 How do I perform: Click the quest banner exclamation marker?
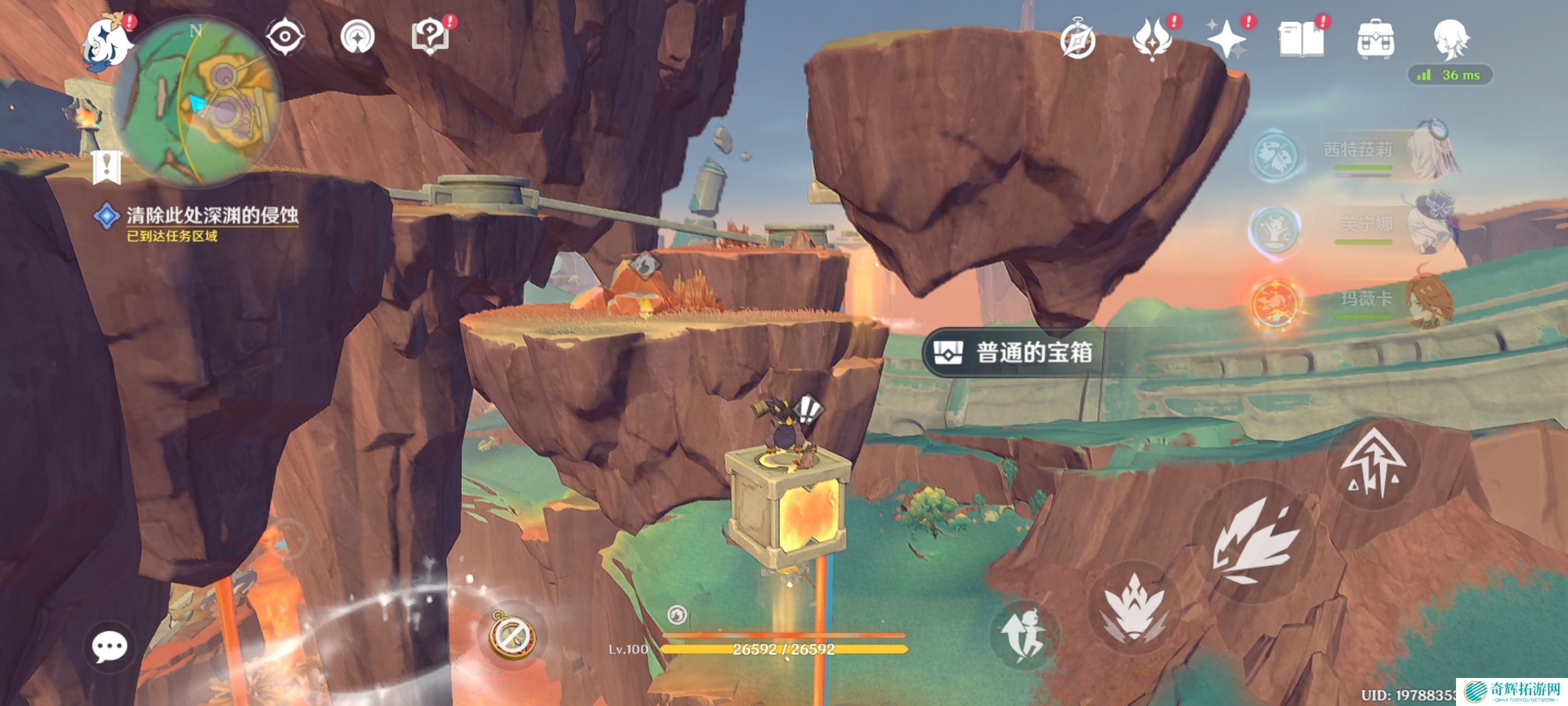pyautogui.click(x=107, y=166)
